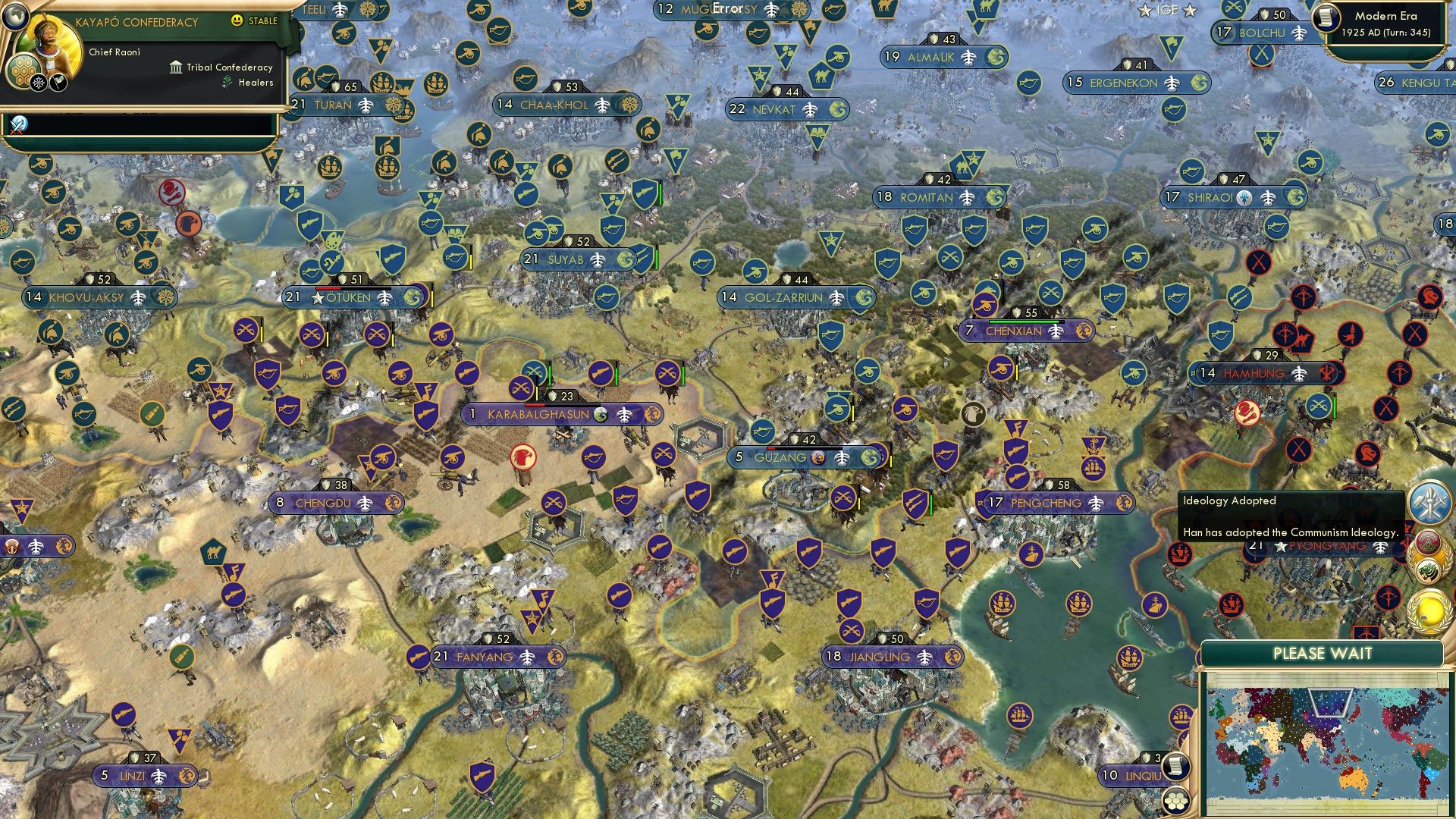Open the production notification medallion icon

[x=1428, y=502]
